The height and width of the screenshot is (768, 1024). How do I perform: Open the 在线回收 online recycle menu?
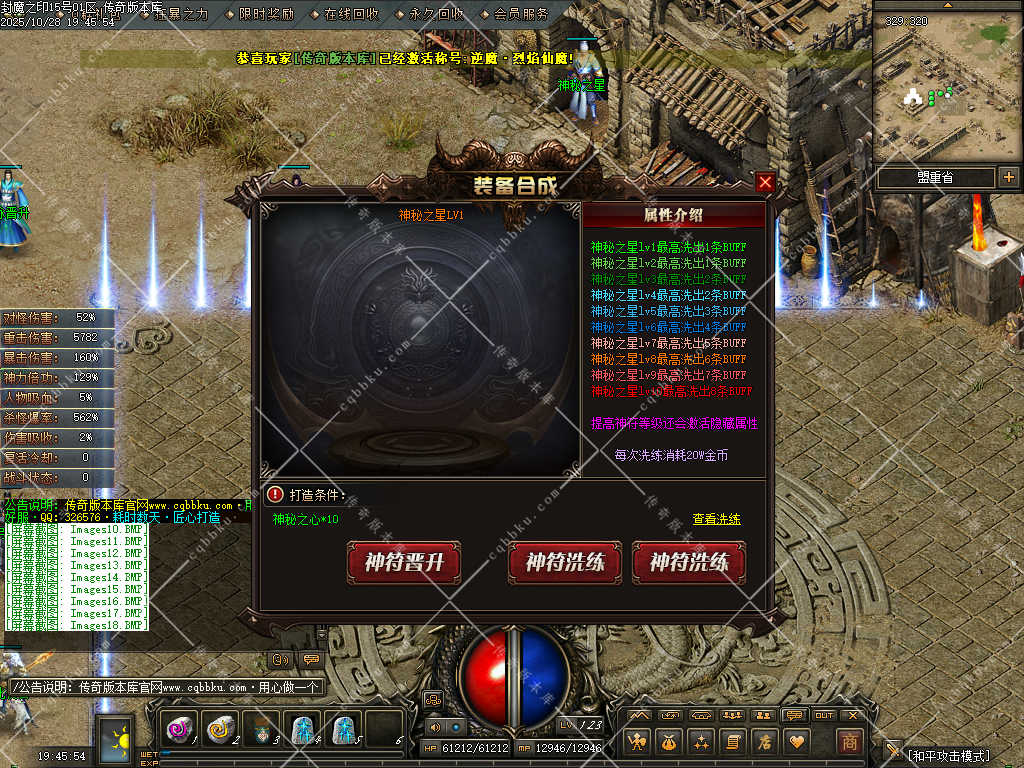tap(351, 14)
